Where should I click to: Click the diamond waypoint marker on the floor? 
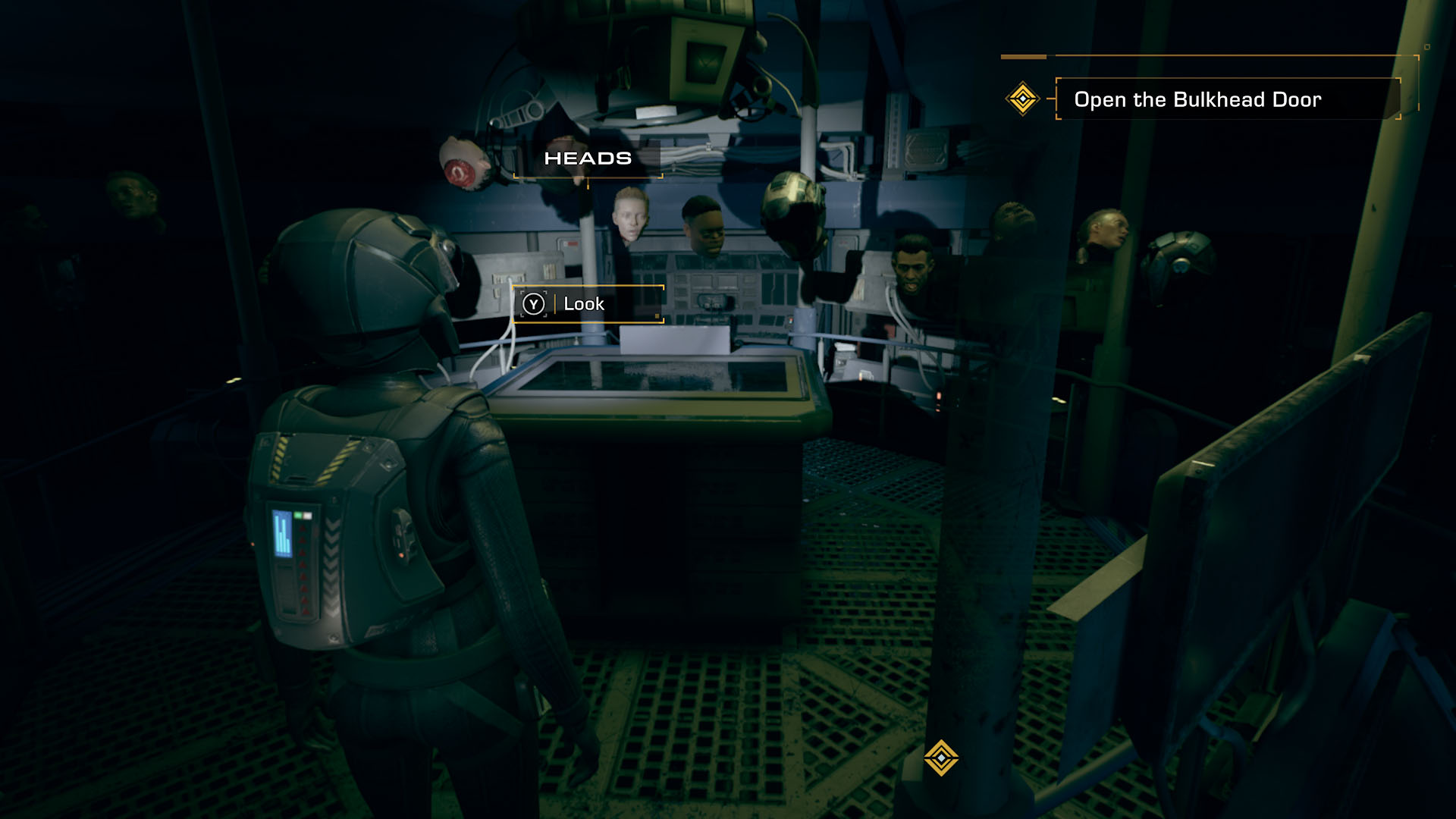941,758
